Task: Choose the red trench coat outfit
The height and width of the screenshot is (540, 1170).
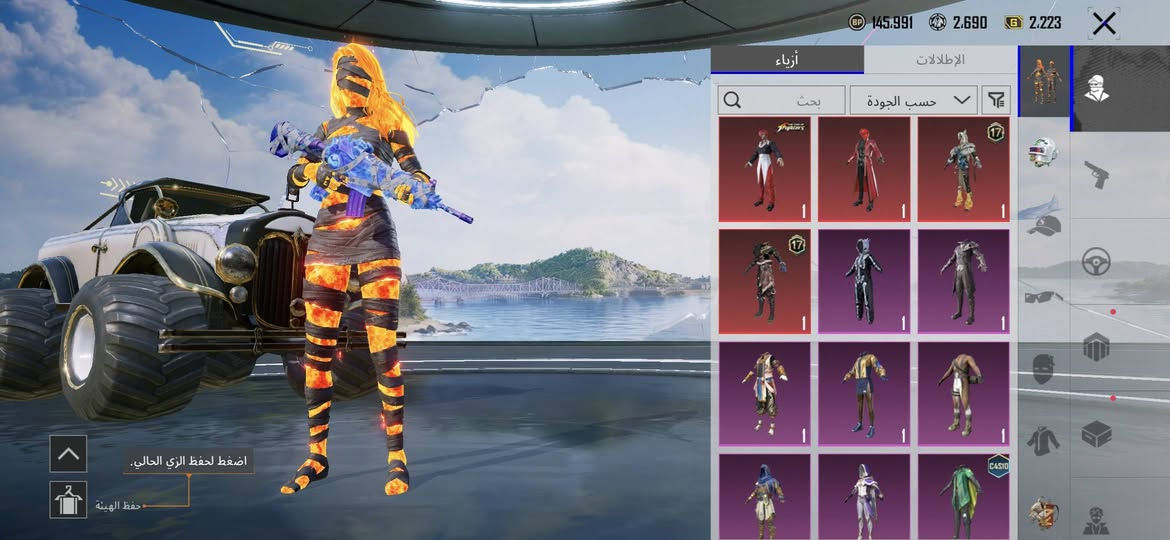Action: pyautogui.click(x=864, y=168)
